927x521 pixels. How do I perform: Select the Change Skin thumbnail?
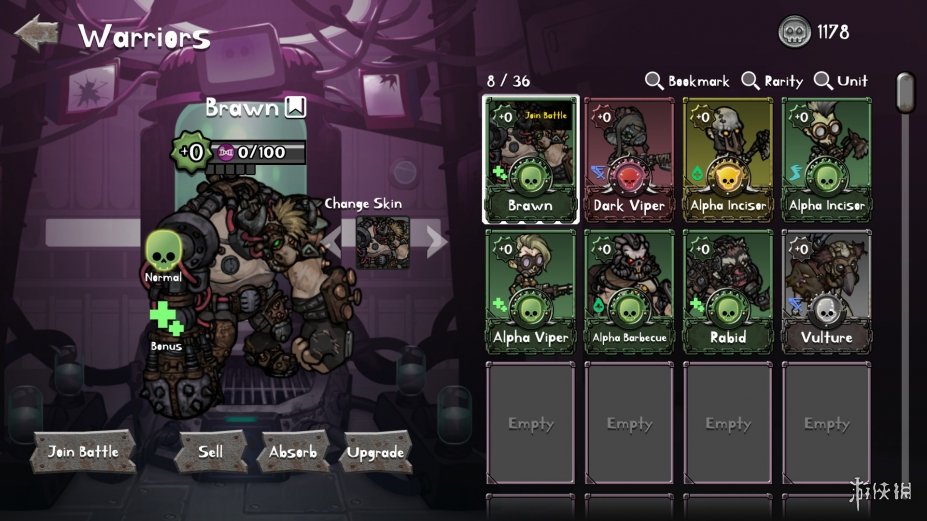click(x=383, y=241)
